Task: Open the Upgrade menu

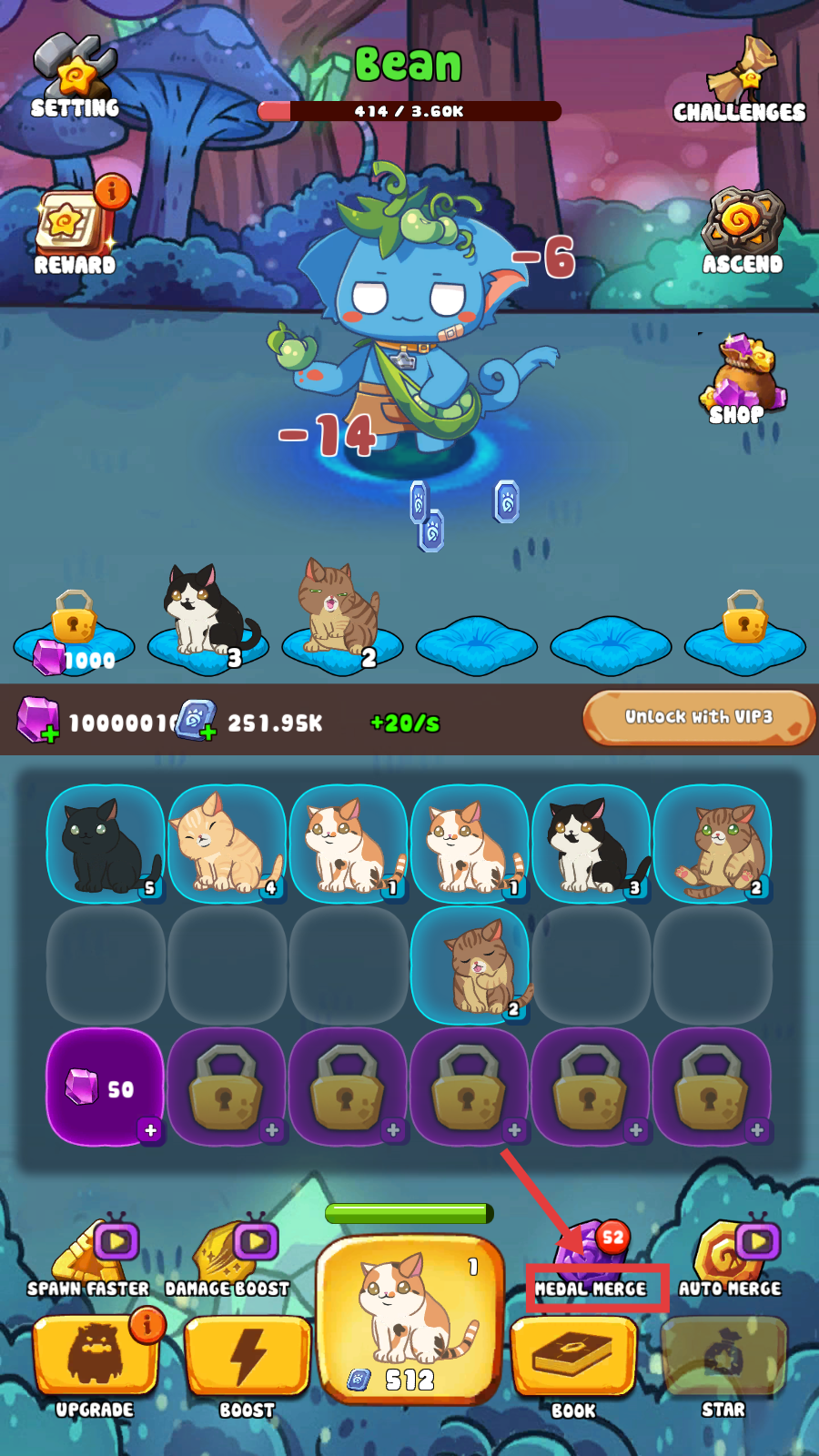Action: tap(95, 1360)
